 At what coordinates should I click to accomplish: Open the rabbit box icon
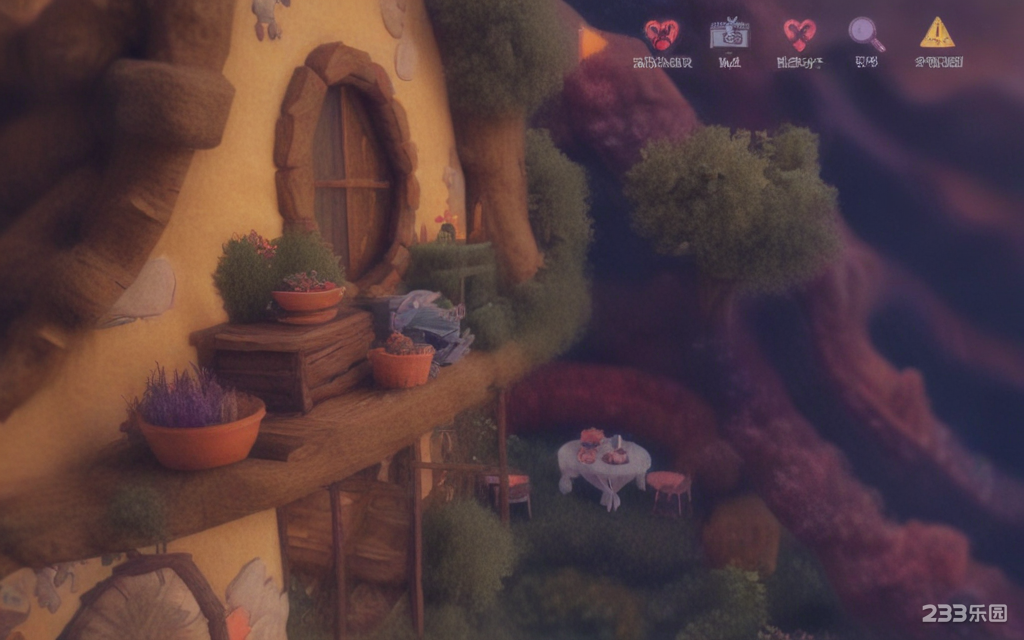coord(729,35)
